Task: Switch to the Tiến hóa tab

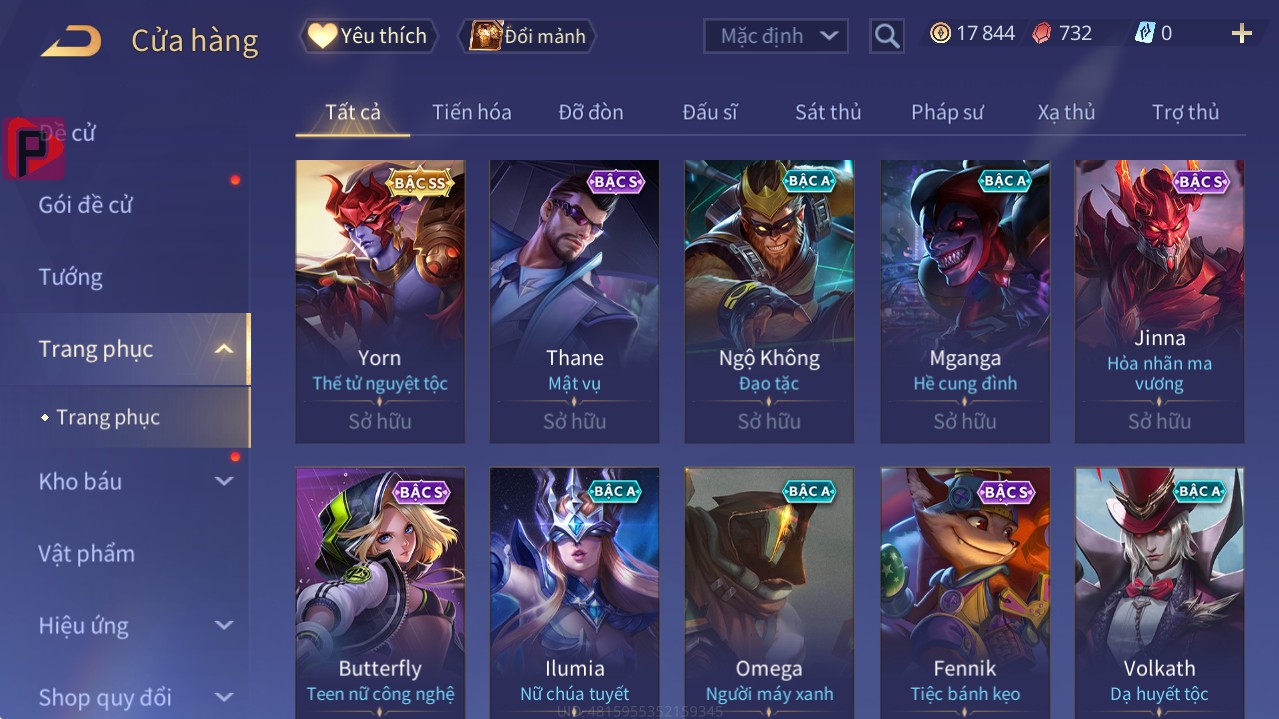Action: [x=471, y=112]
